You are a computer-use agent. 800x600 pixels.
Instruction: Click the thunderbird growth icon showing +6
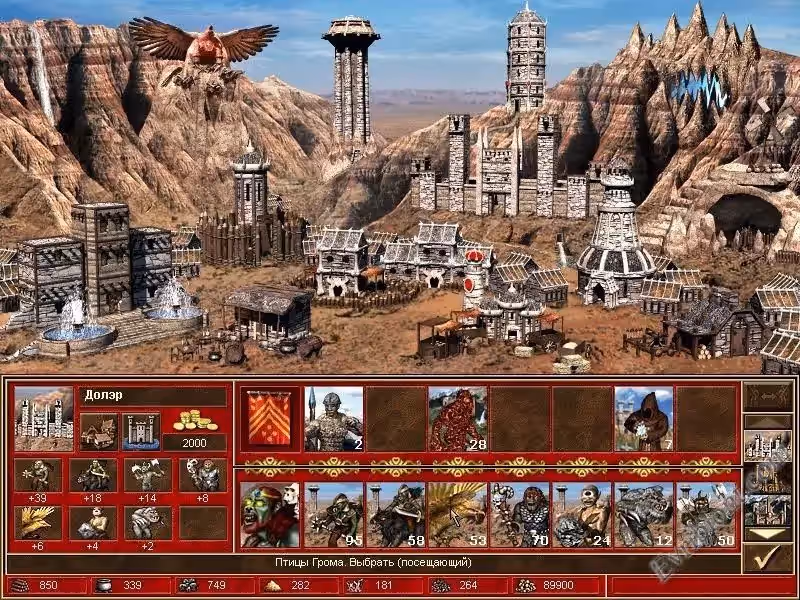click(x=38, y=522)
